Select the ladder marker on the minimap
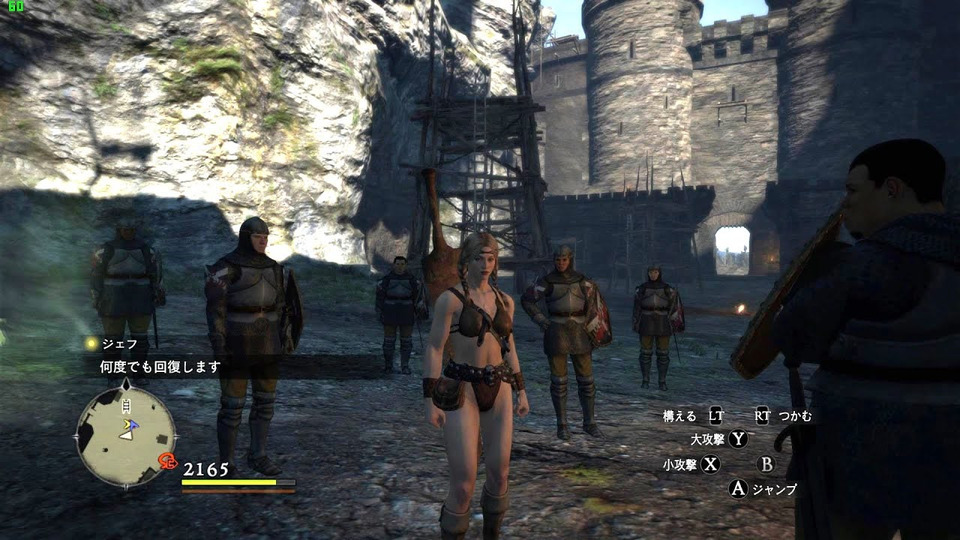The width and height of the screenshot is (960, 540). click(x=126, y=405)
